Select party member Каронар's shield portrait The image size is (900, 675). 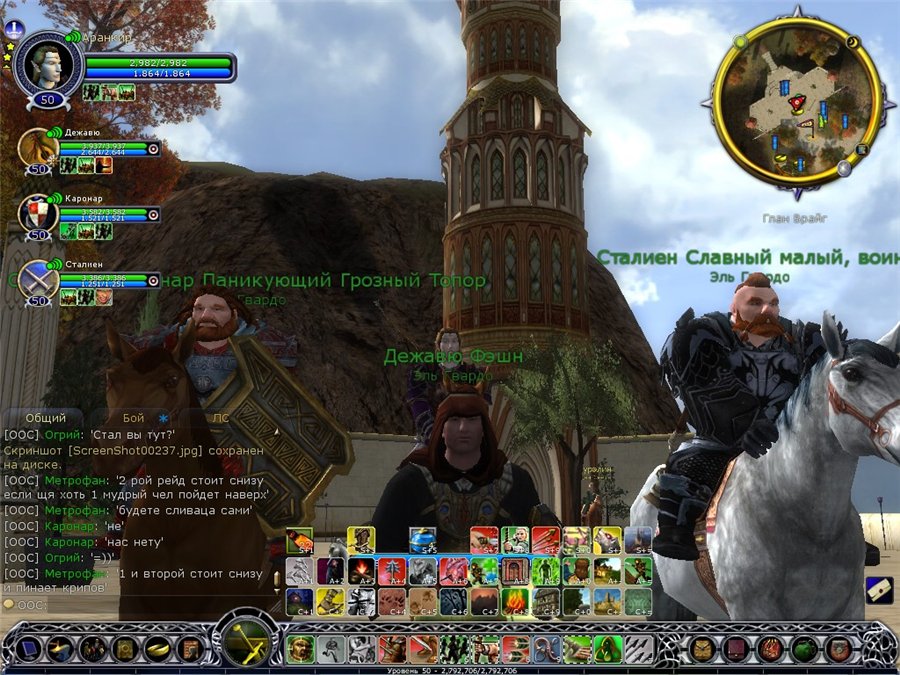point(38,212)
